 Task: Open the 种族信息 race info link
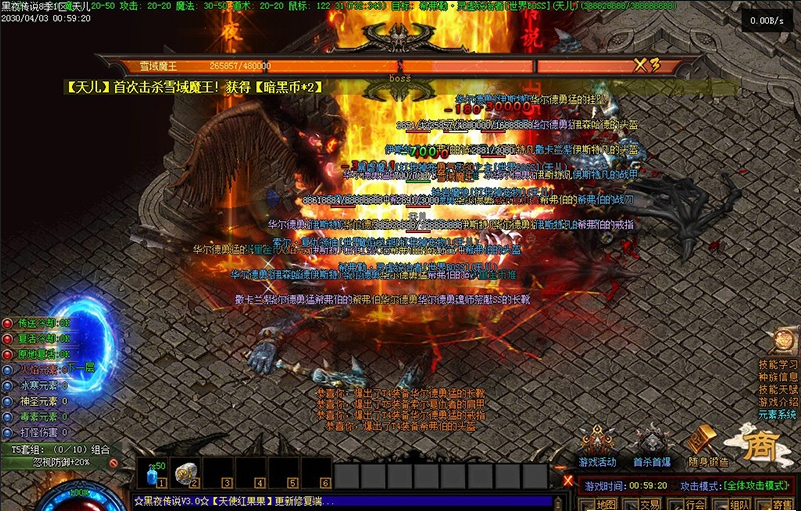coord(778,377)
